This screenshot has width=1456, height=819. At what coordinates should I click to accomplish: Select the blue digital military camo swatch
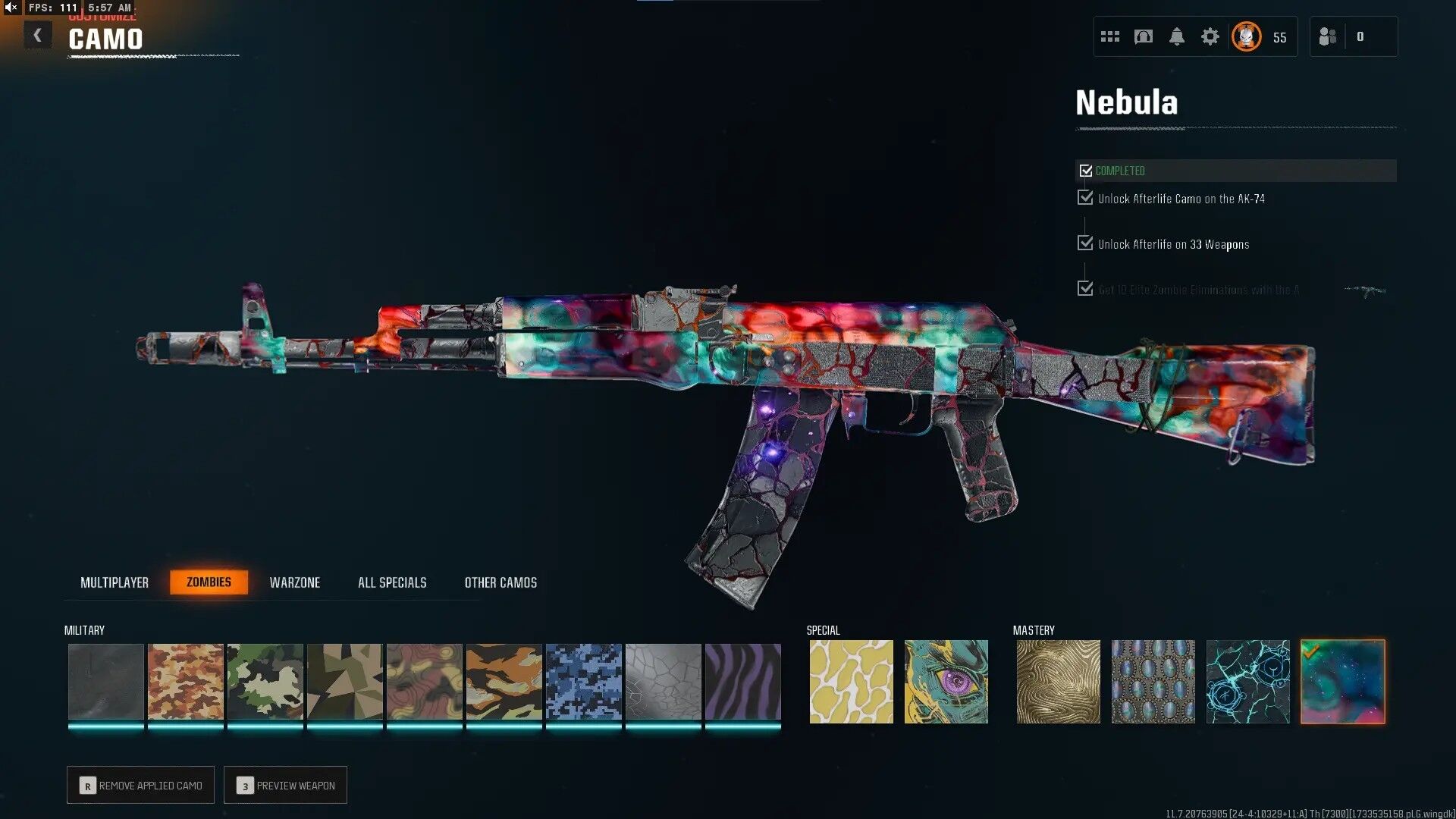click(x=584, y=681)
